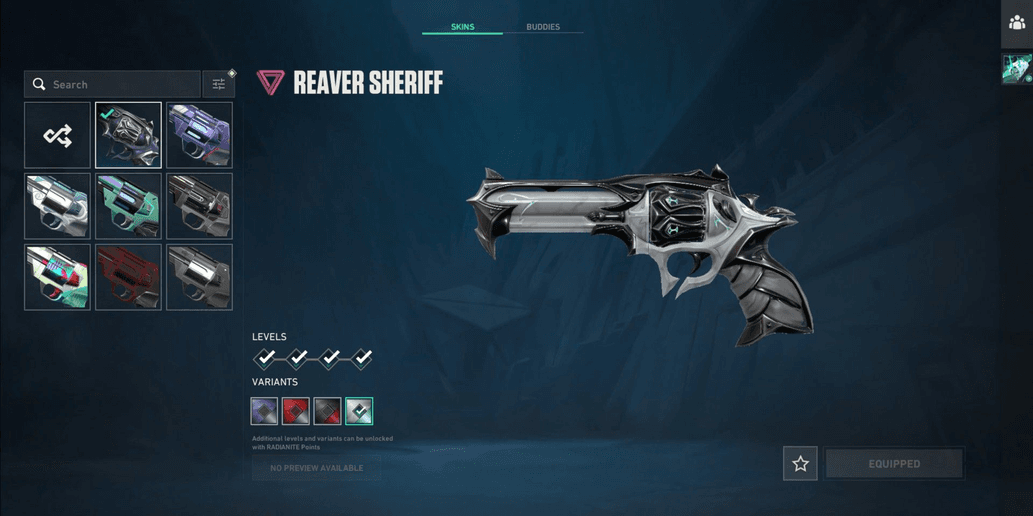Choose the plain grey default Sheriff skin

pyautogui.click(x=199, y=277)
